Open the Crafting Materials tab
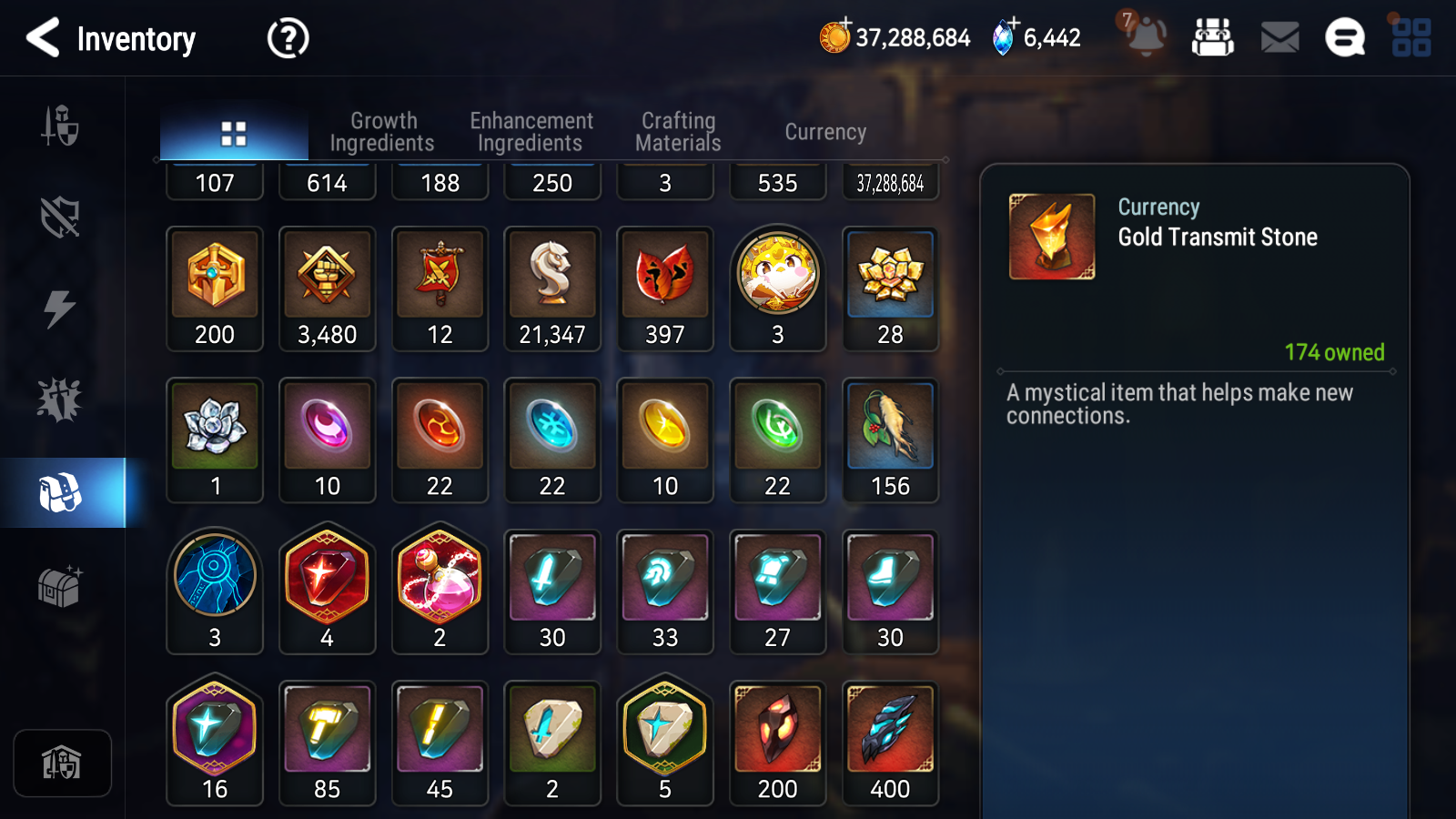 (x=678, y=131)
